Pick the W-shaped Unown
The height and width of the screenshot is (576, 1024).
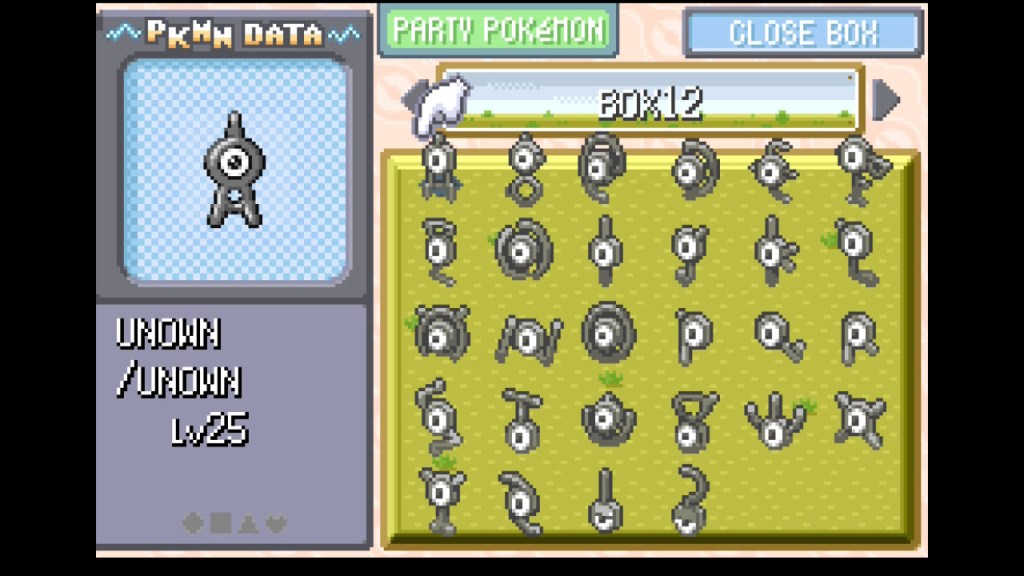coord(775,420)
